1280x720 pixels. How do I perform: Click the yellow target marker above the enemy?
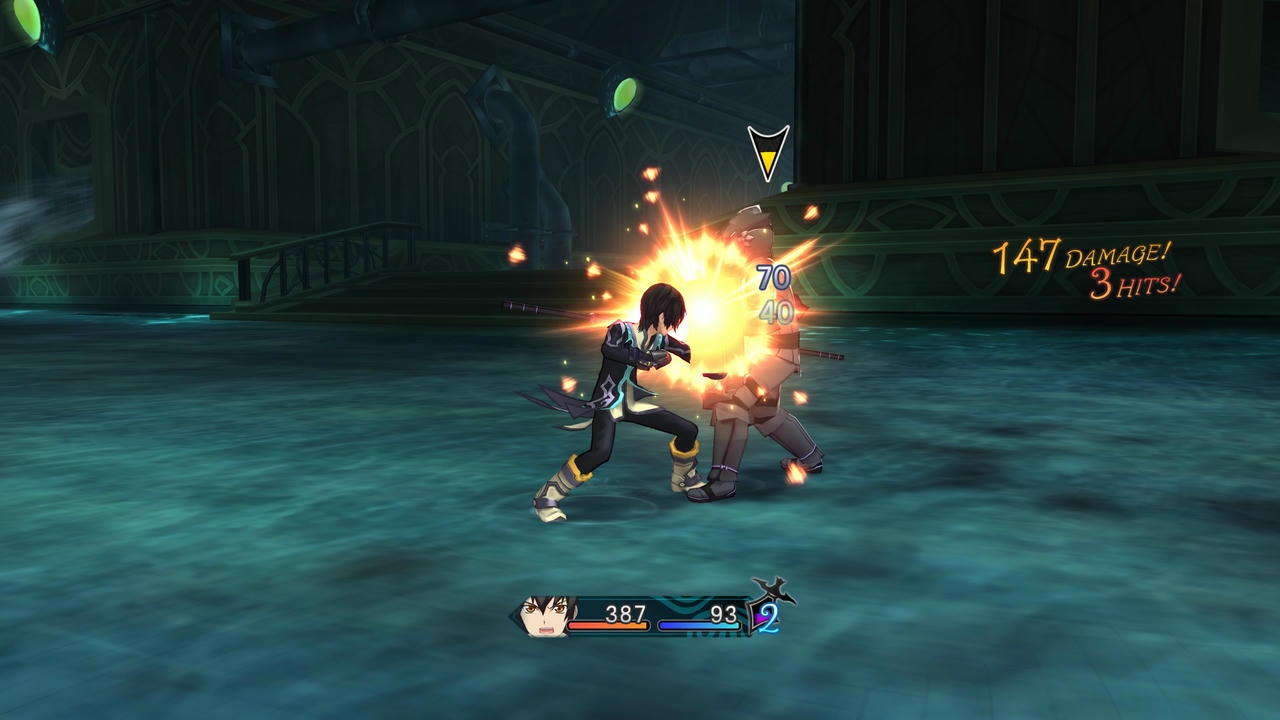click(768, 152)
